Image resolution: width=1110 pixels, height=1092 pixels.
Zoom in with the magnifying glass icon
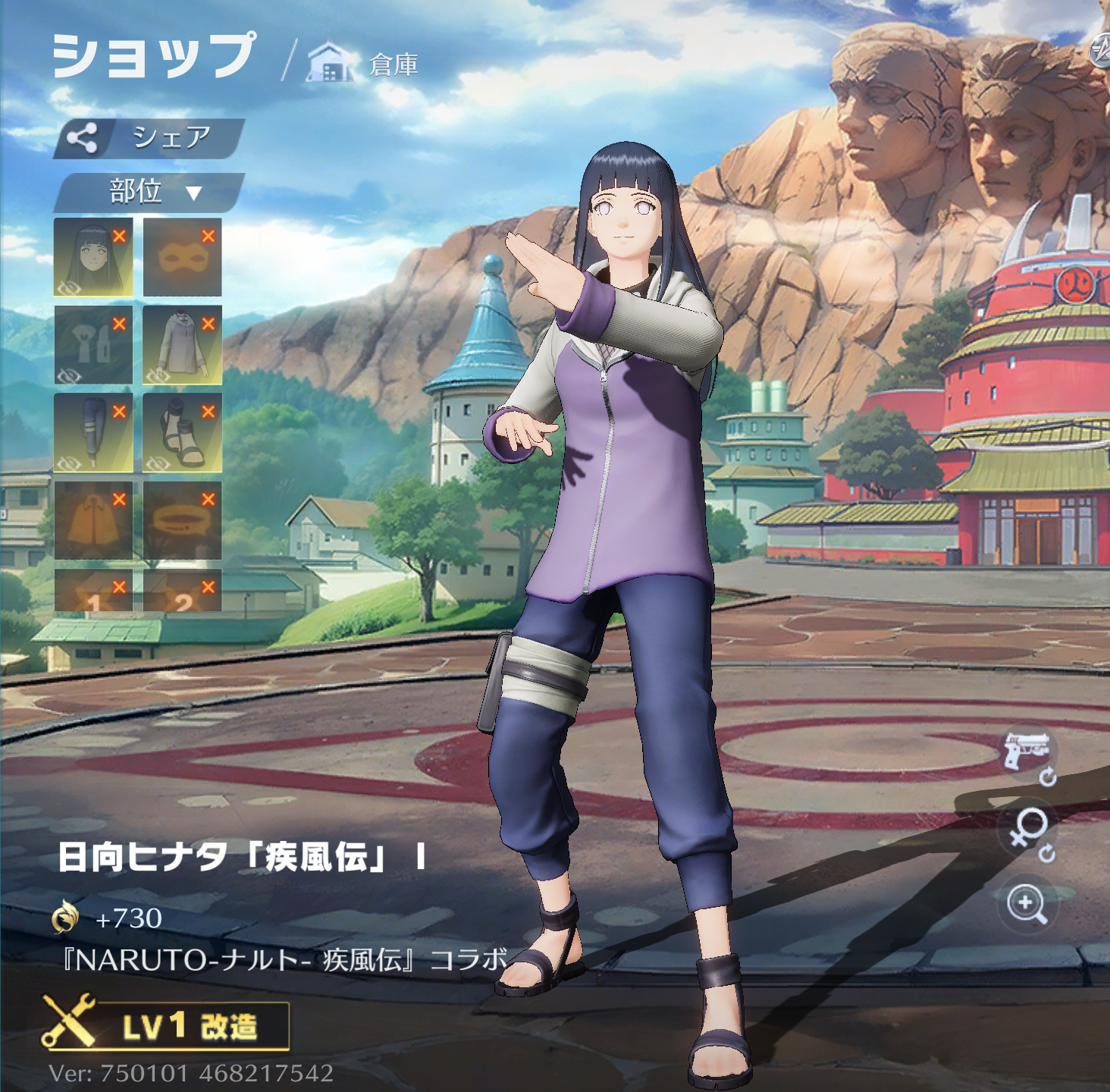tap(1027, 903)
